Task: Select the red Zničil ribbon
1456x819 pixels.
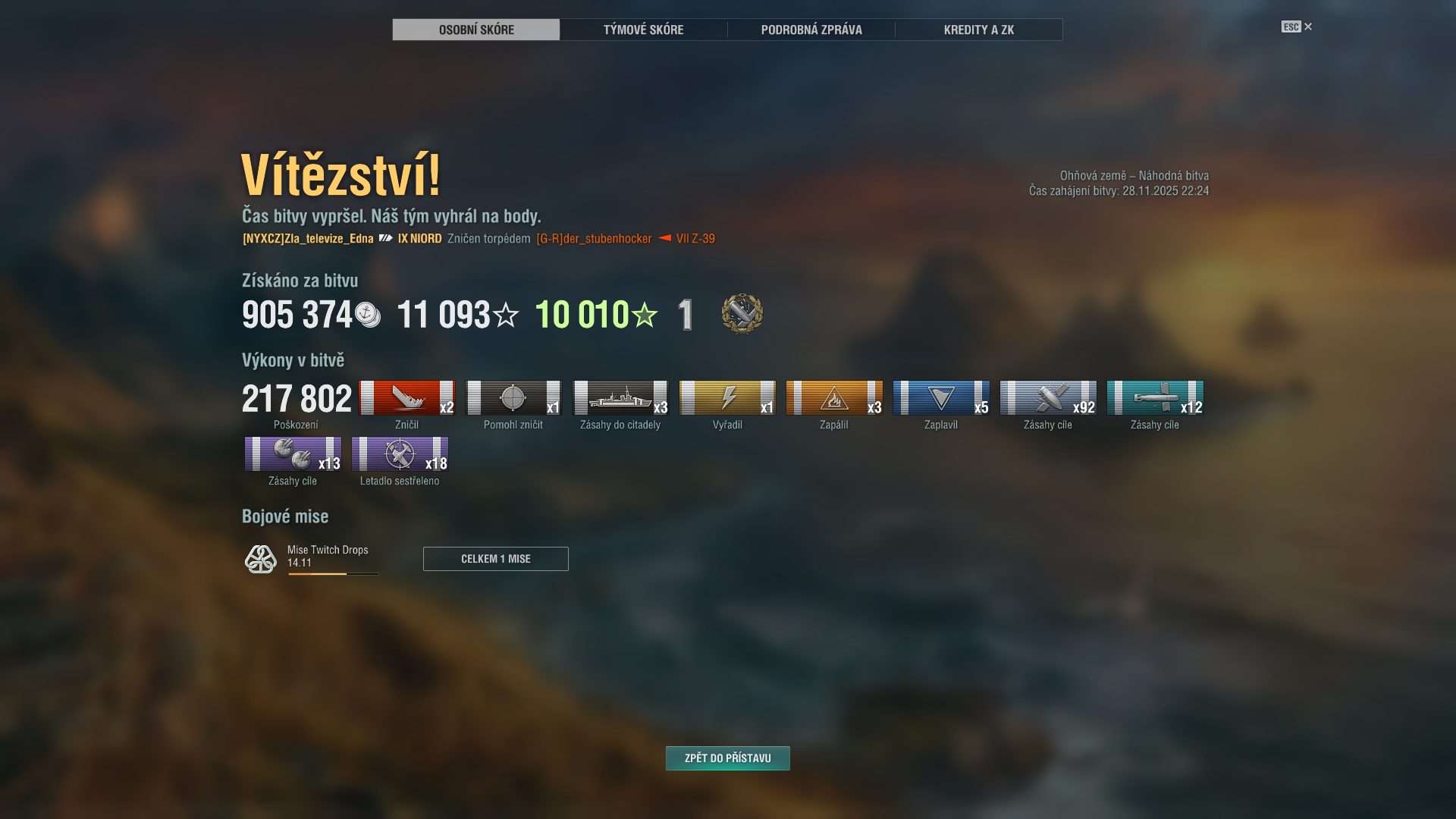Action: (406, 398)
